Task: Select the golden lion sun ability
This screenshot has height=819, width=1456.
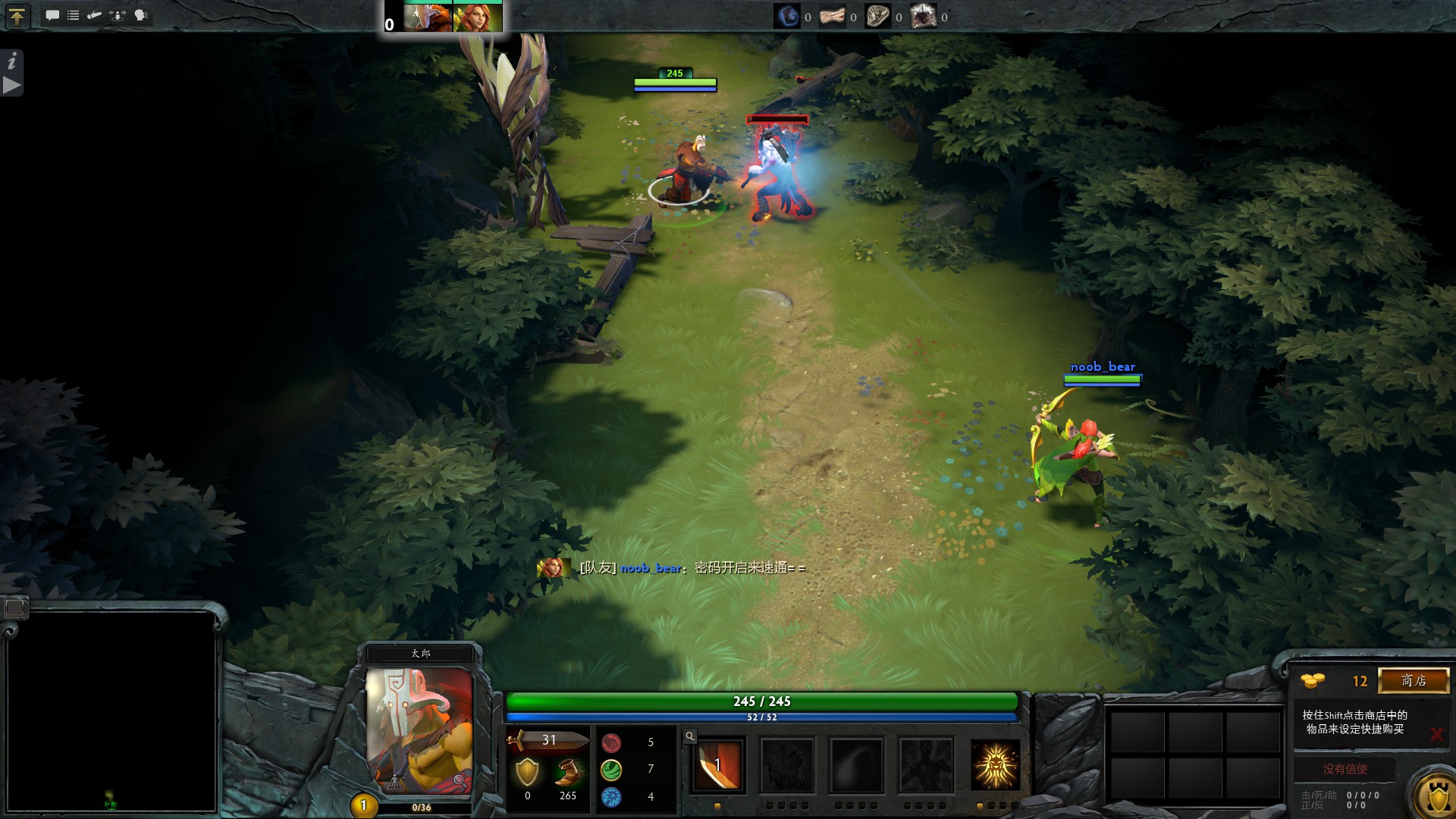Action: coord(995,765)
